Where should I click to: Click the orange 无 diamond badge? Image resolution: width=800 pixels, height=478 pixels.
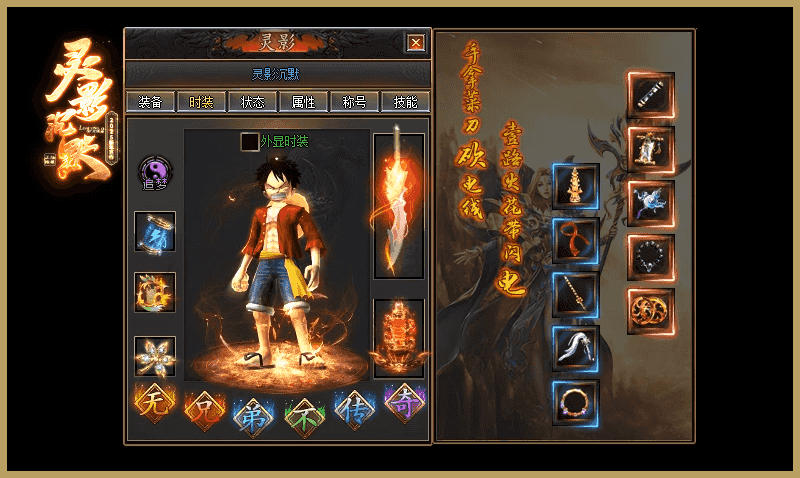pos(155,402)
